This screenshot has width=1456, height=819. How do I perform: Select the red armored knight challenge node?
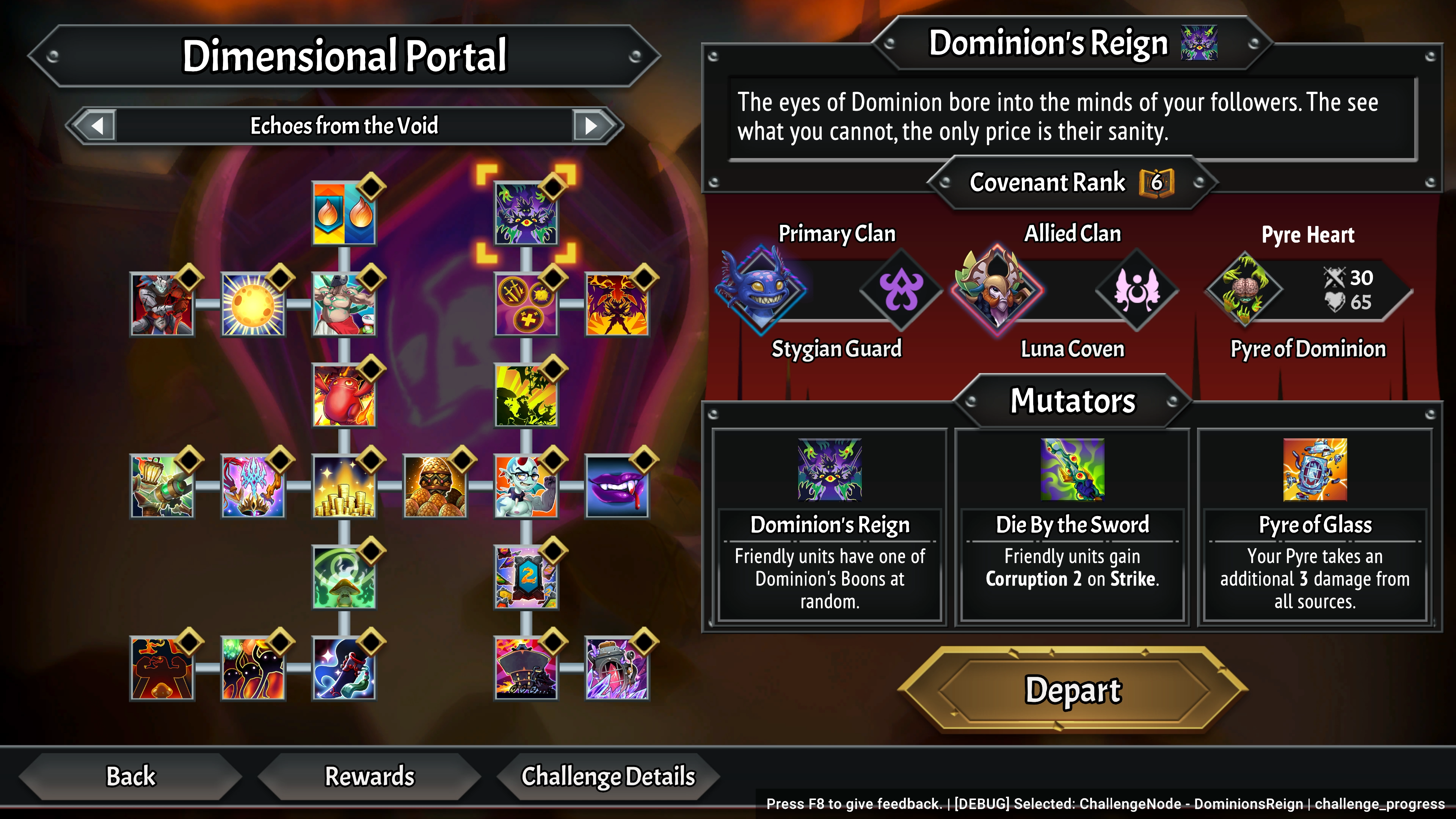pyautogui.click(x=162, y=304)
